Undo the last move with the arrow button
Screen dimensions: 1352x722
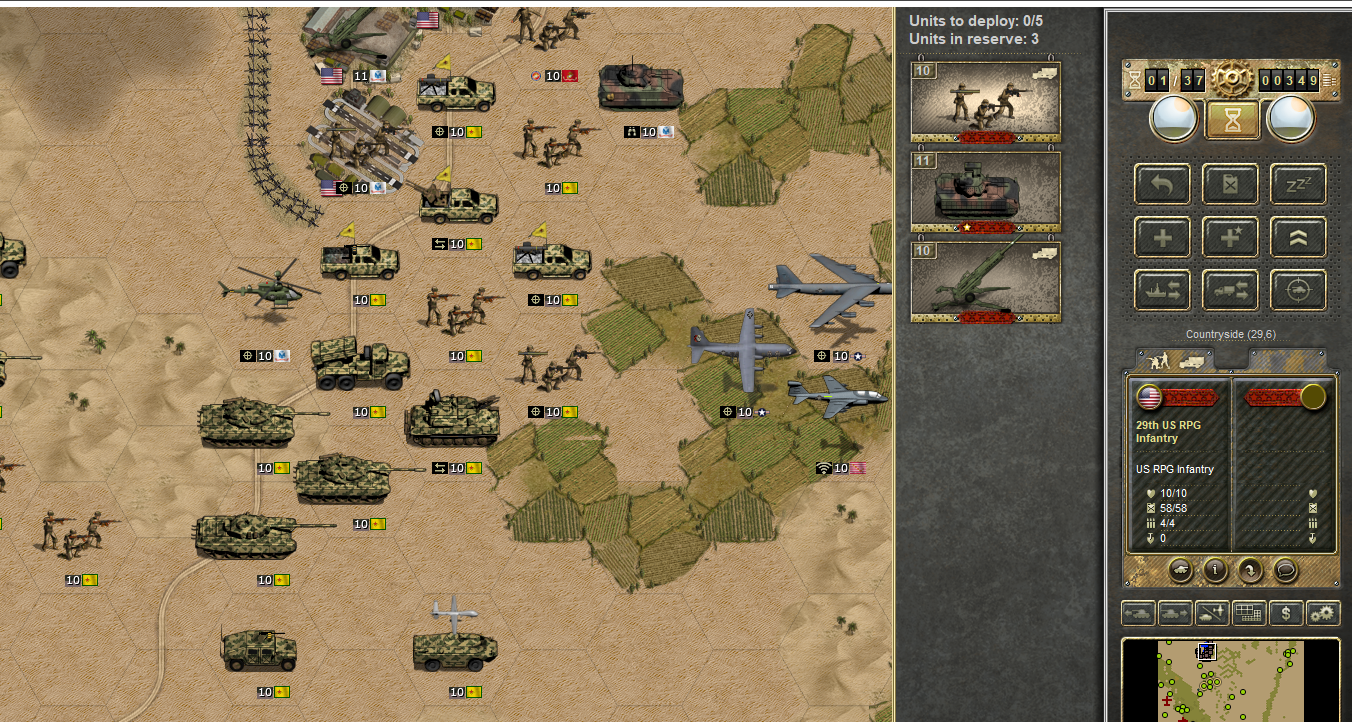(1161, 184)
